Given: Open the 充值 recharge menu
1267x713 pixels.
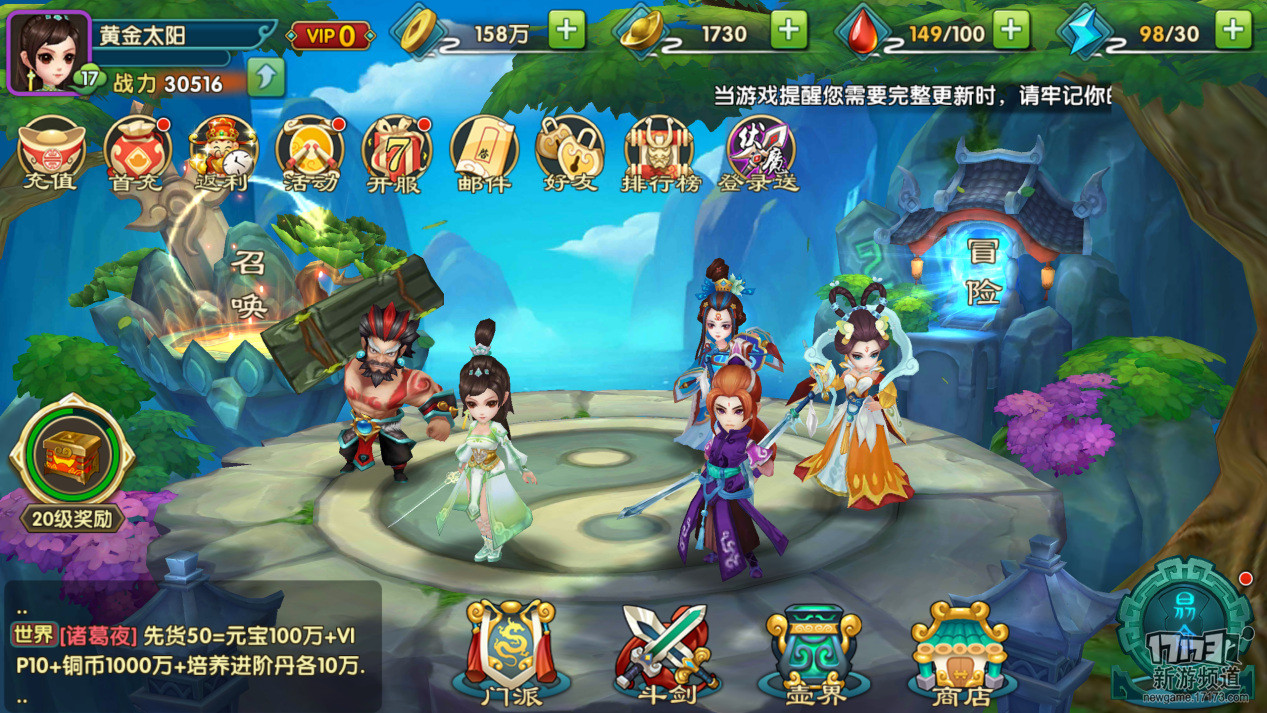Looking at the screenshot, I should tap(52, 153).
